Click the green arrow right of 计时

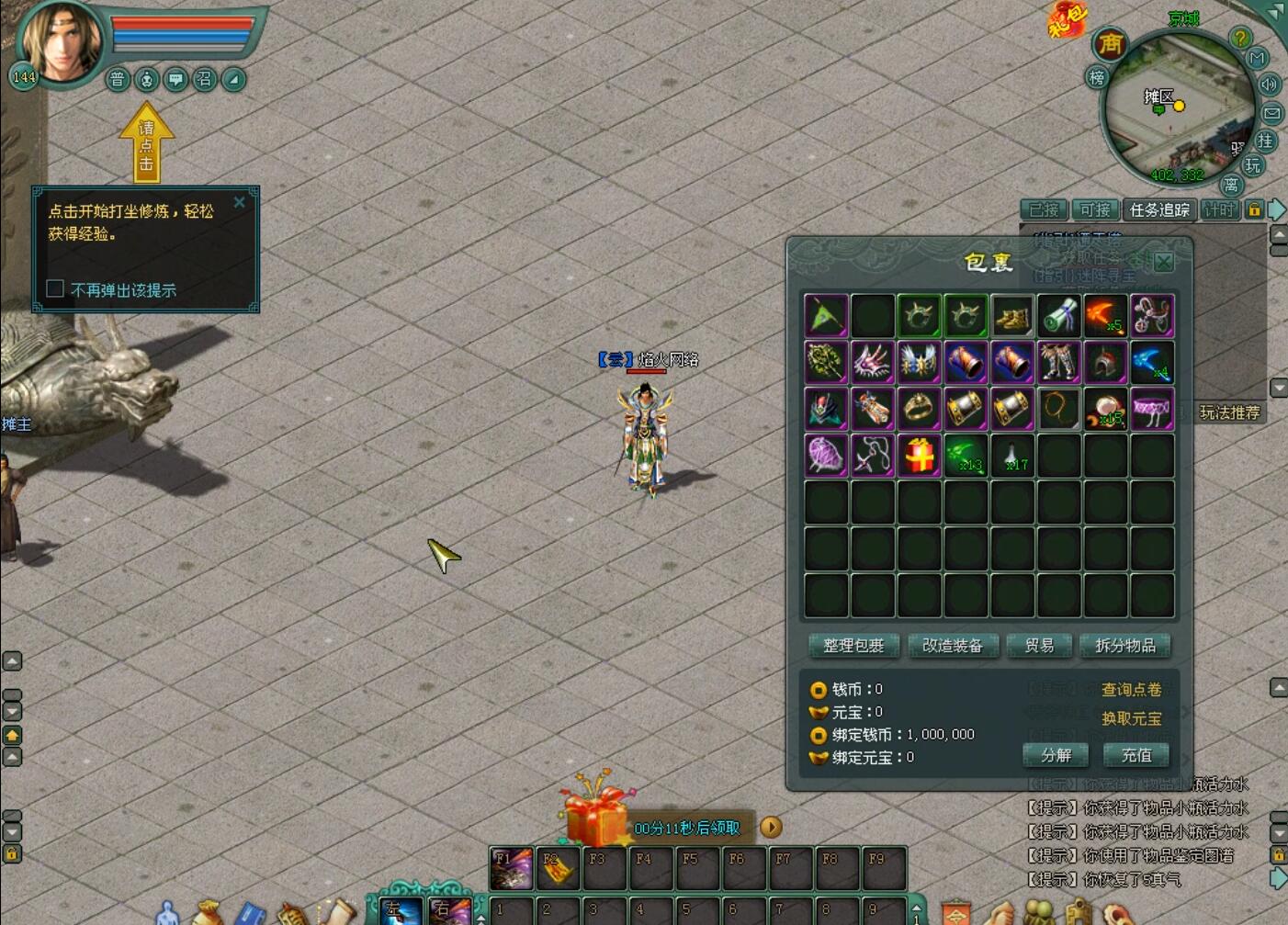(x=1277, y=209)
